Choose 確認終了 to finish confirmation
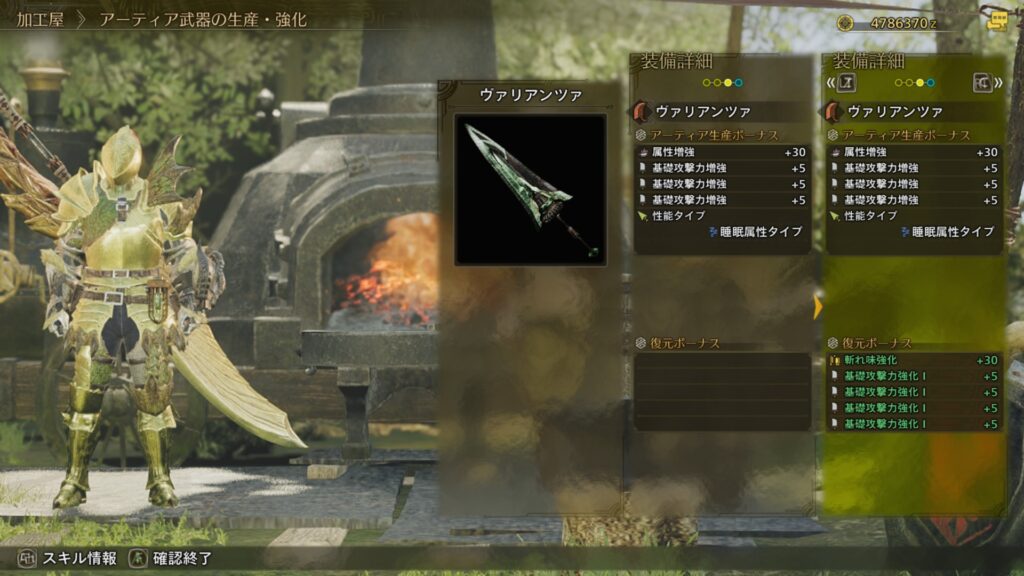The width and height of the screenshot is (1024, 576). [x=172, y=558]
